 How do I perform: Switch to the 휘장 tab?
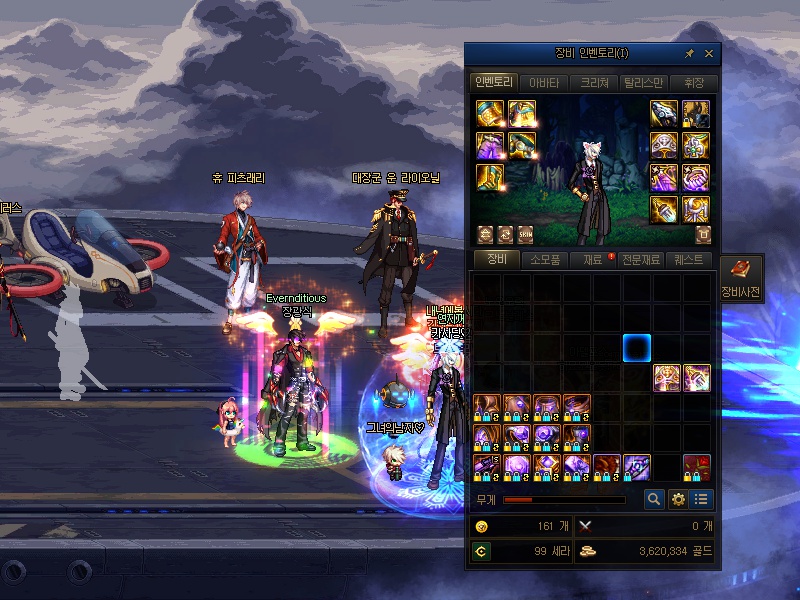[693, 83]
